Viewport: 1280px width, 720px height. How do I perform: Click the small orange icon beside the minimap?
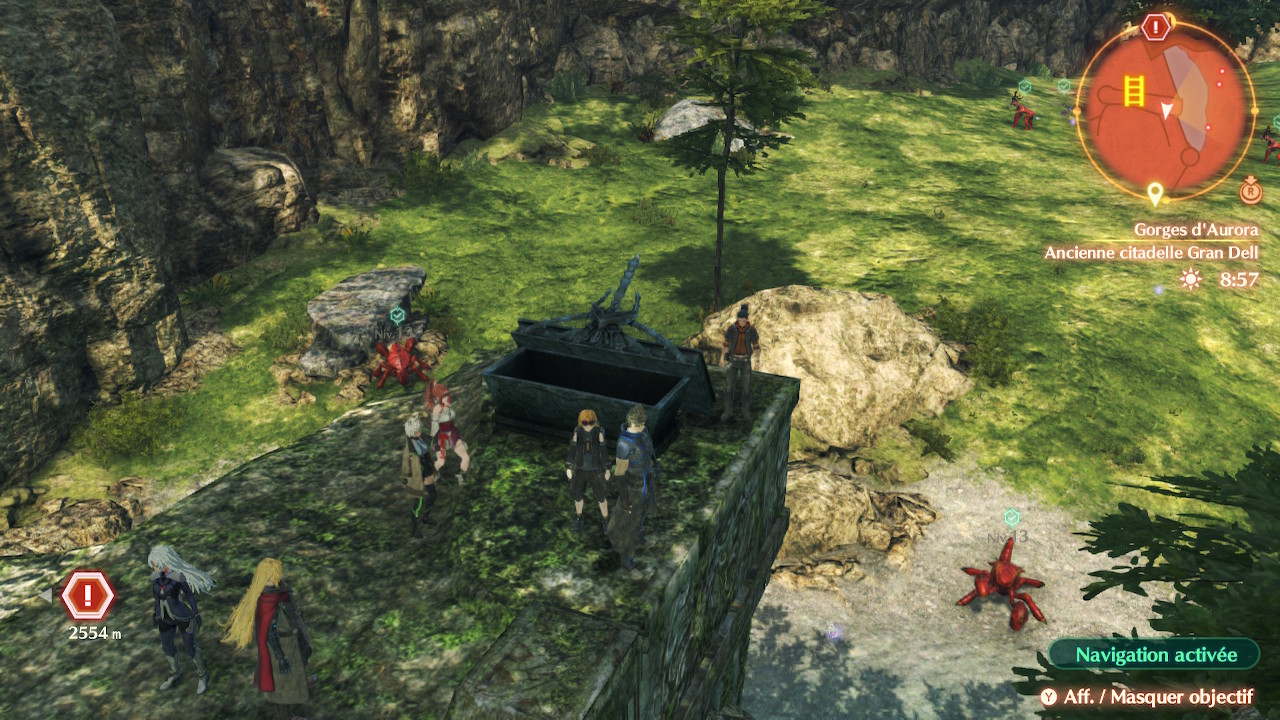pos(1252,190)
